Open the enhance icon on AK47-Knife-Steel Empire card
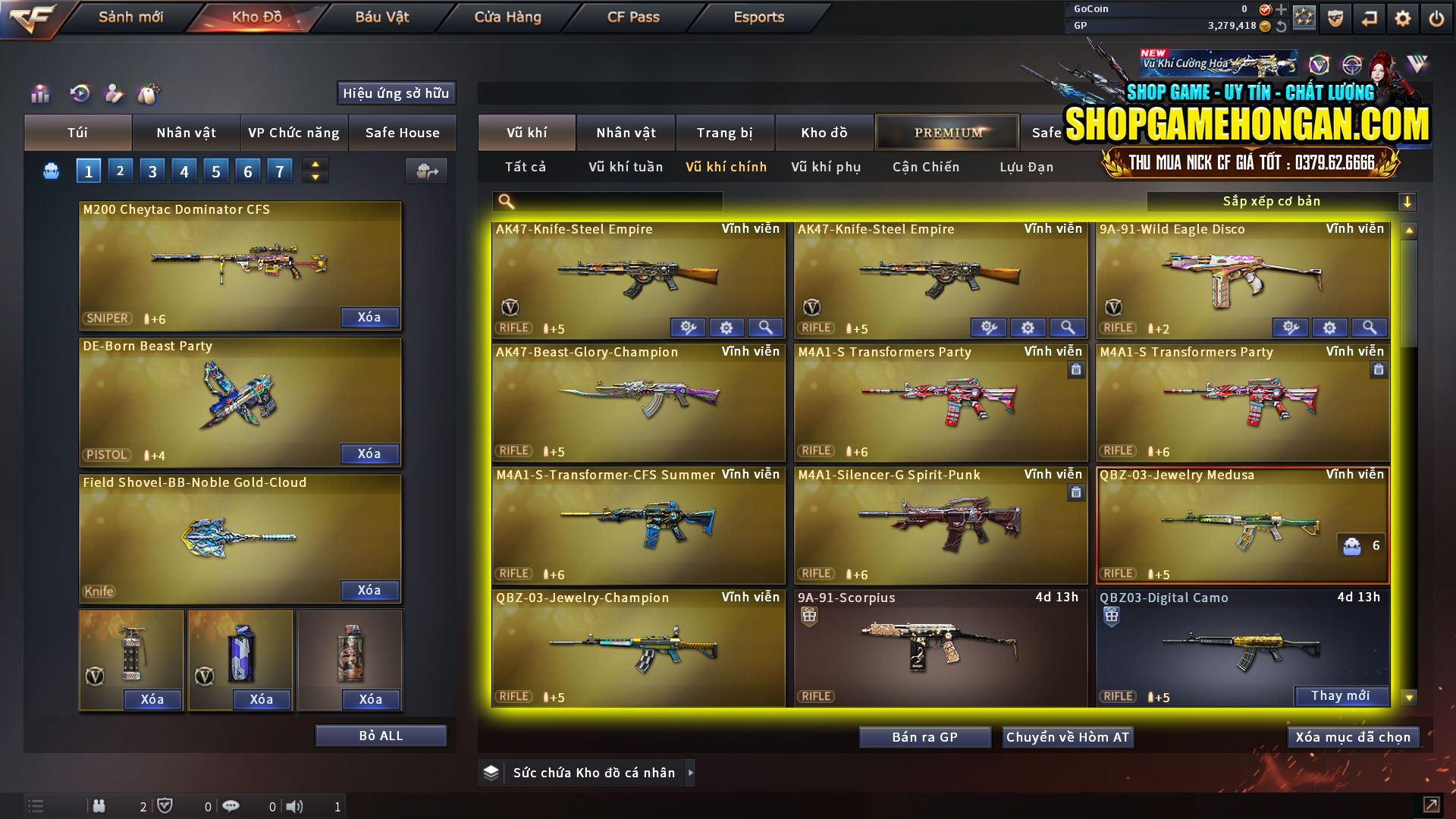The width and height of the screenshot is (1456, 819). coord(688,327)
